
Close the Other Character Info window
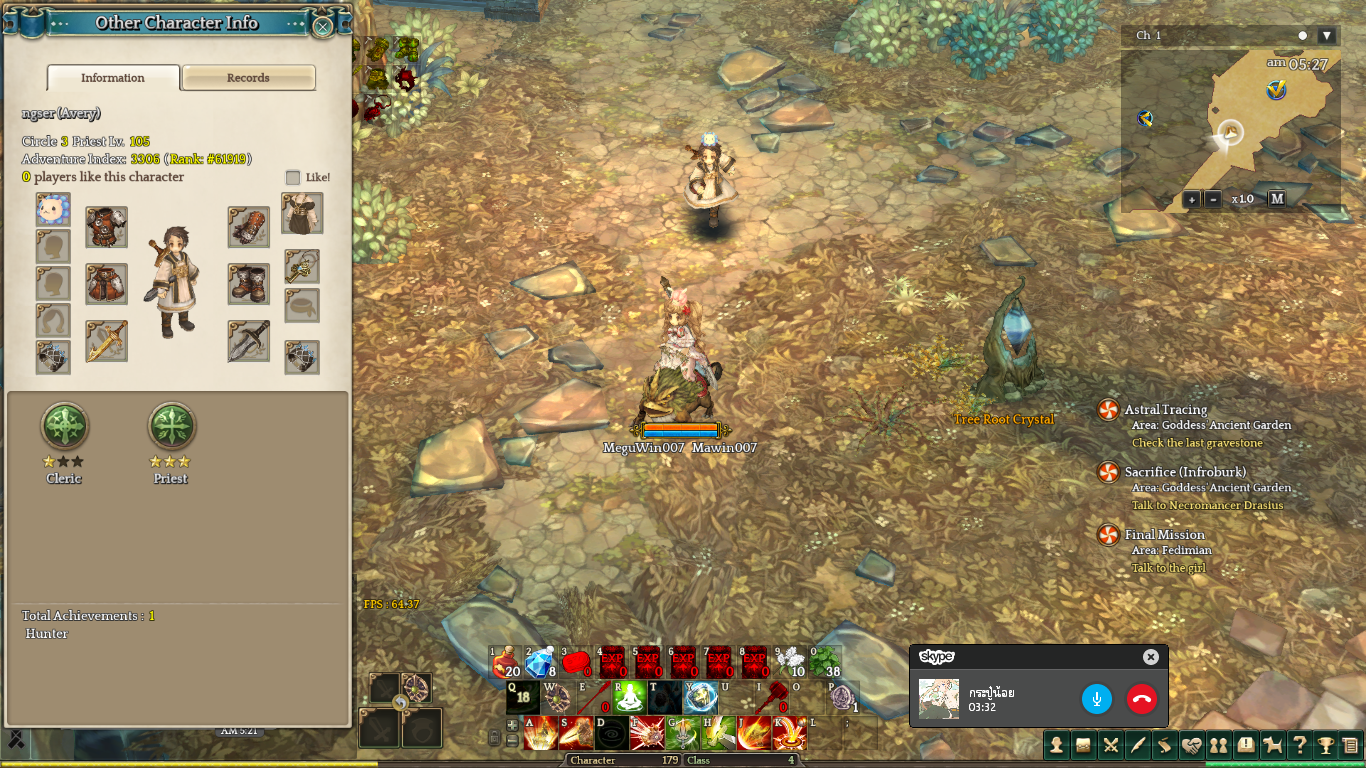[322, 26]
